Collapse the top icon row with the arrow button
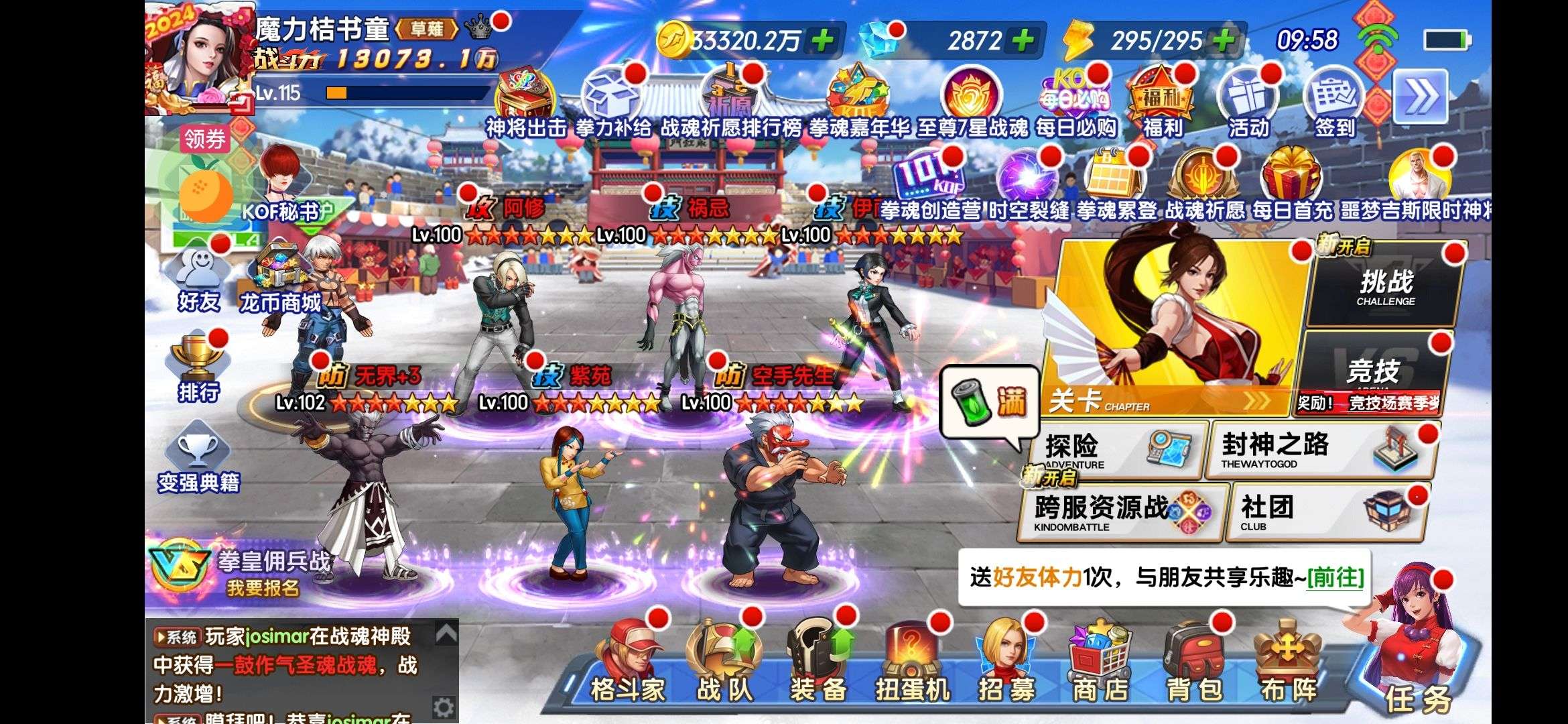Viewport: 1568px width, 724px height. [1420, 97]
